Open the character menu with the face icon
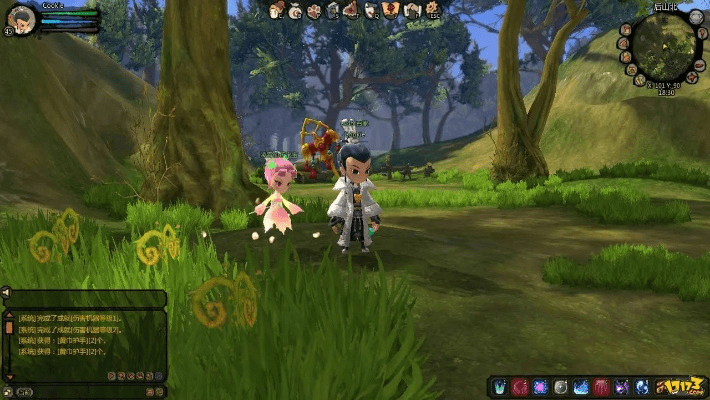 pos(275,10)
